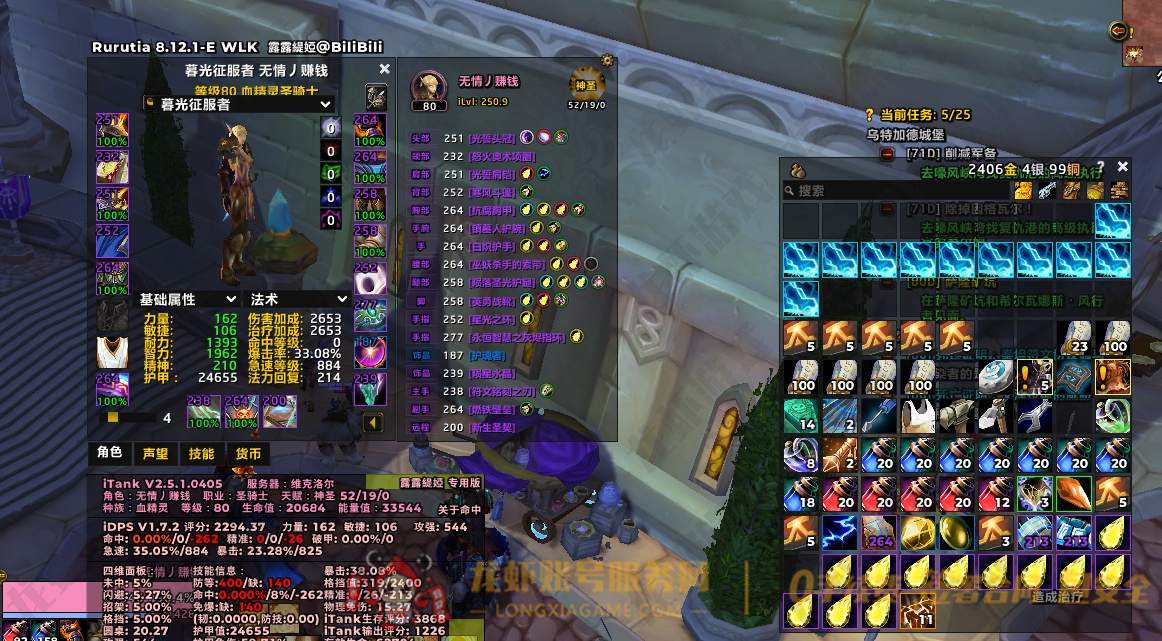Viewport: 1162px width, 641px height.
Task: Open the 神圣 talent spec badge
Action: (587, 85)
